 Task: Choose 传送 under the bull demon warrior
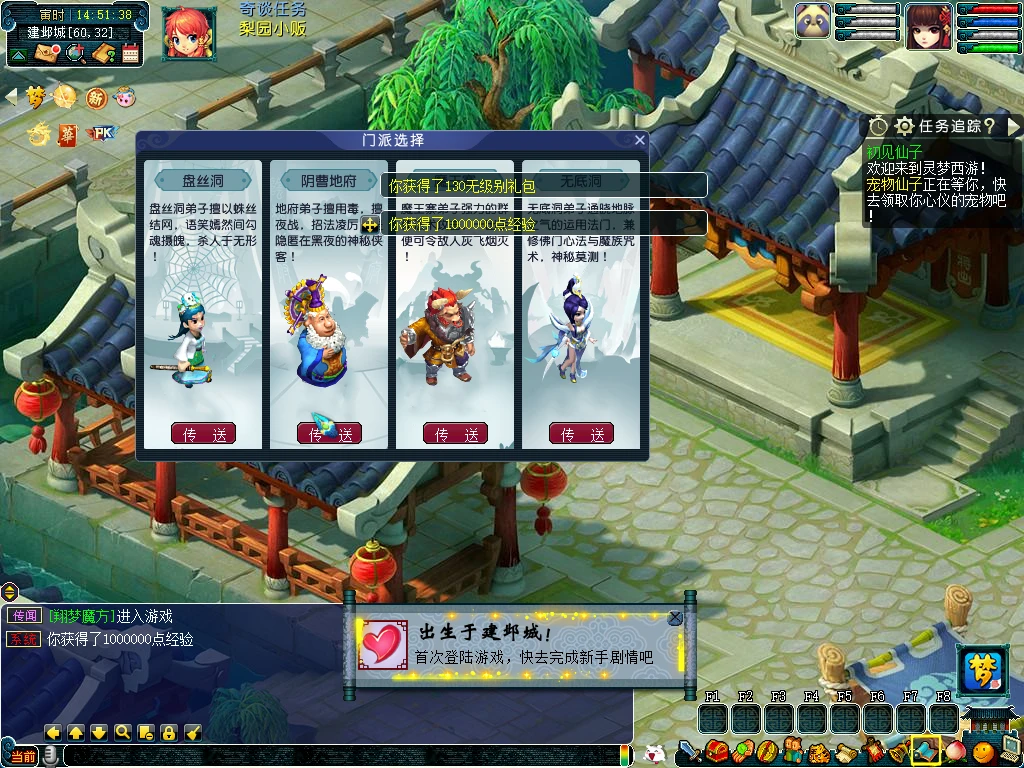[x=455, y=434]
